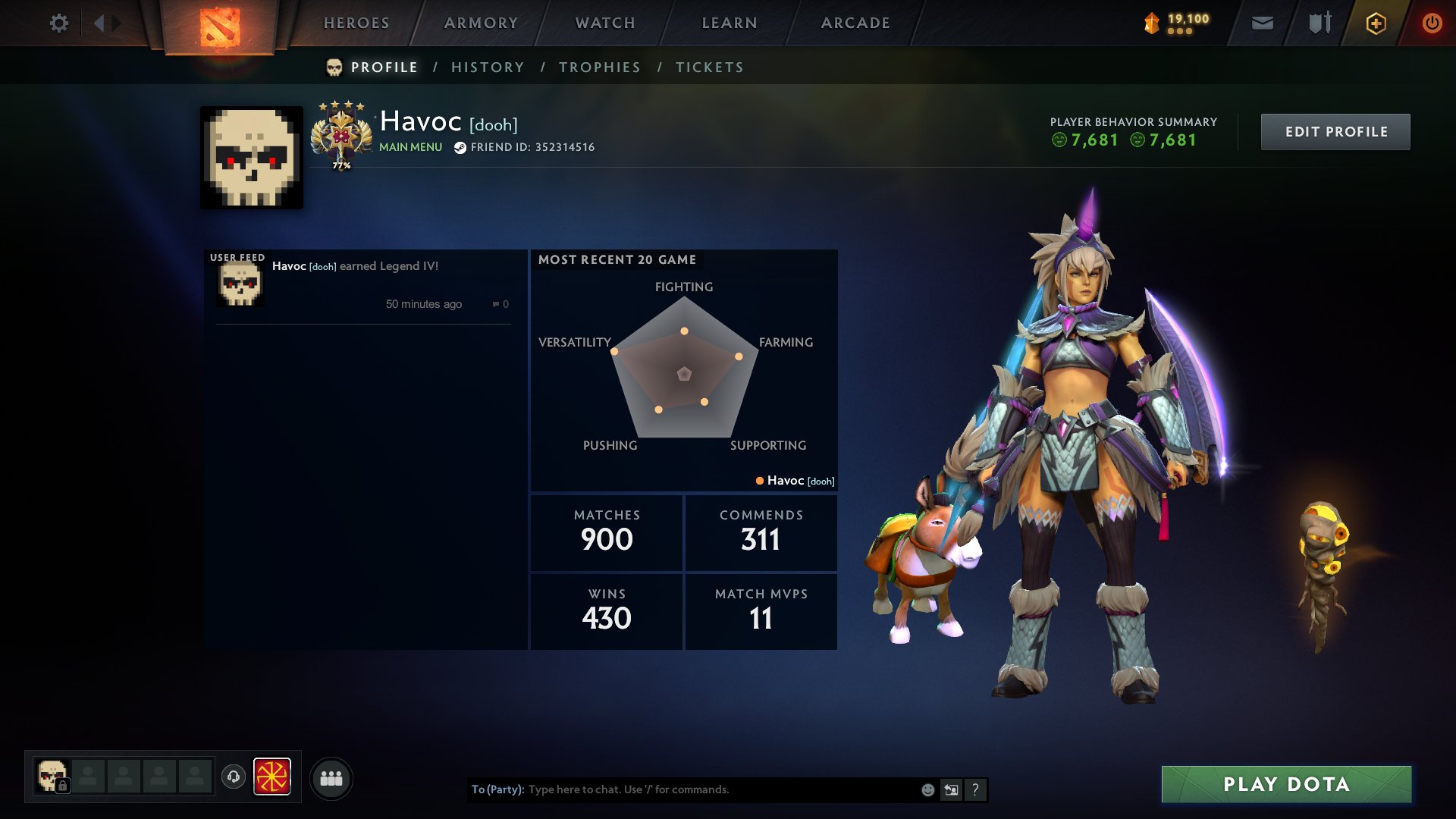Open the emoticon smiley in chat bar
Screen dimensions: 1456x819
point(927,789)
